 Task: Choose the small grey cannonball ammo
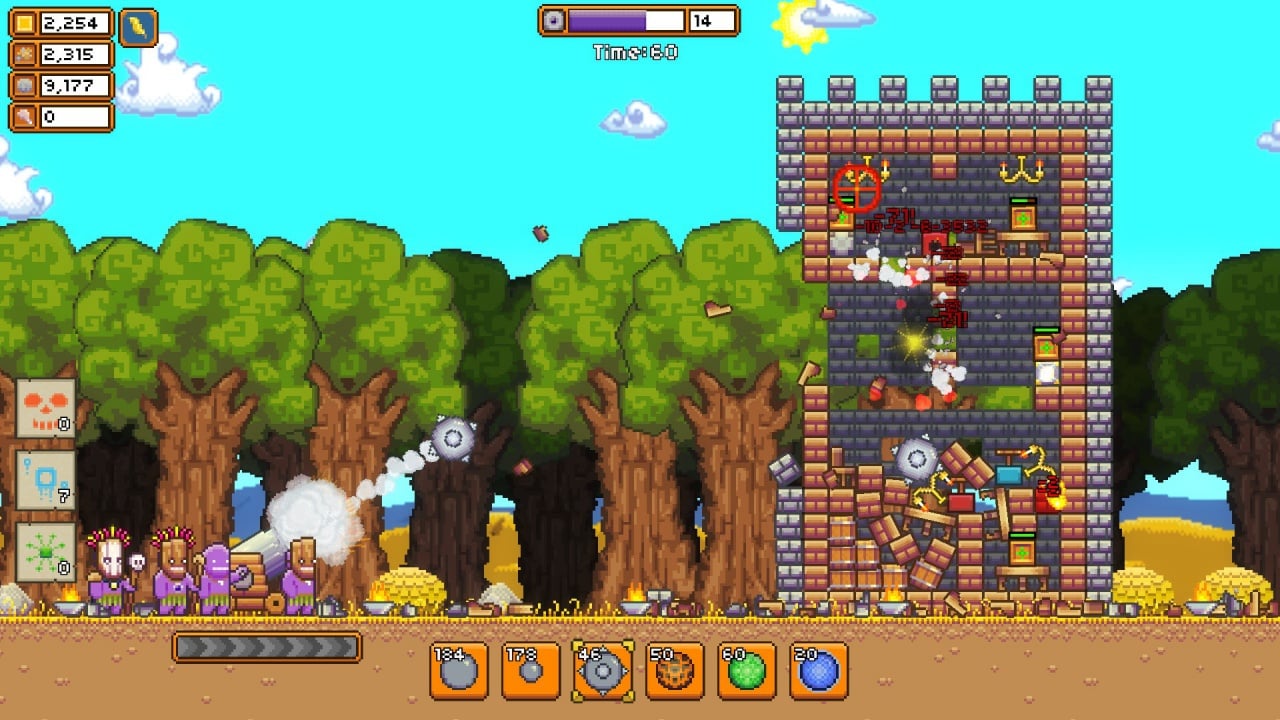pyautogui.click(x=531, y=670)
